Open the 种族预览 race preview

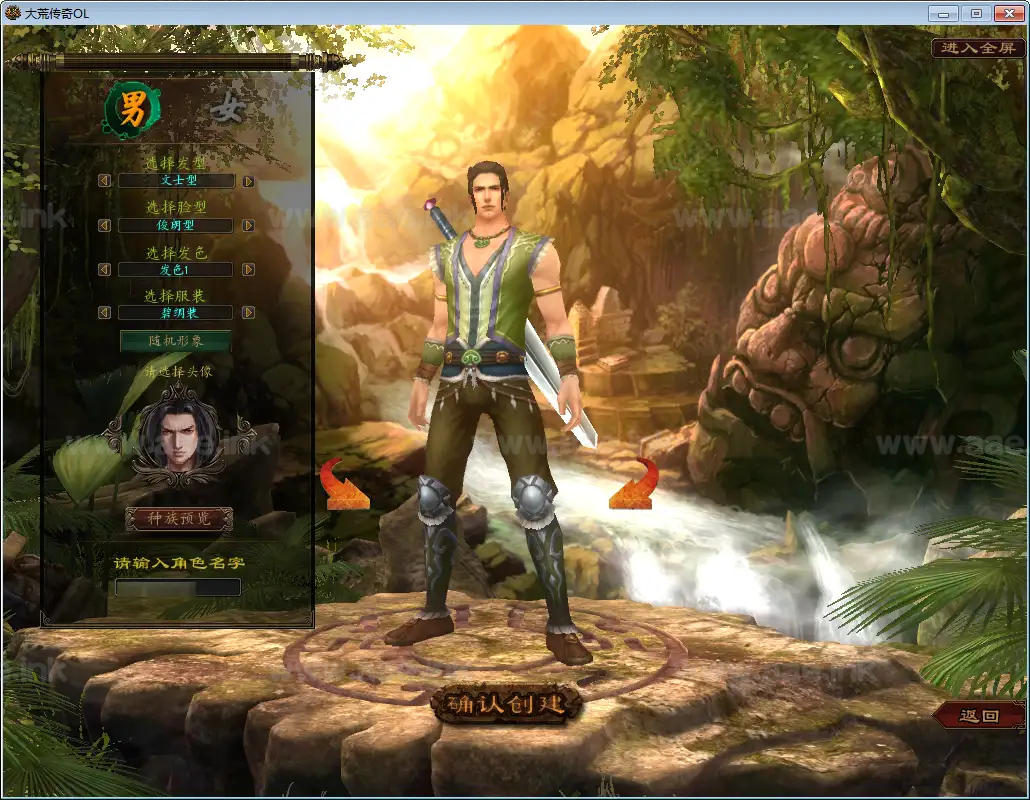click(x=179, y=519)
